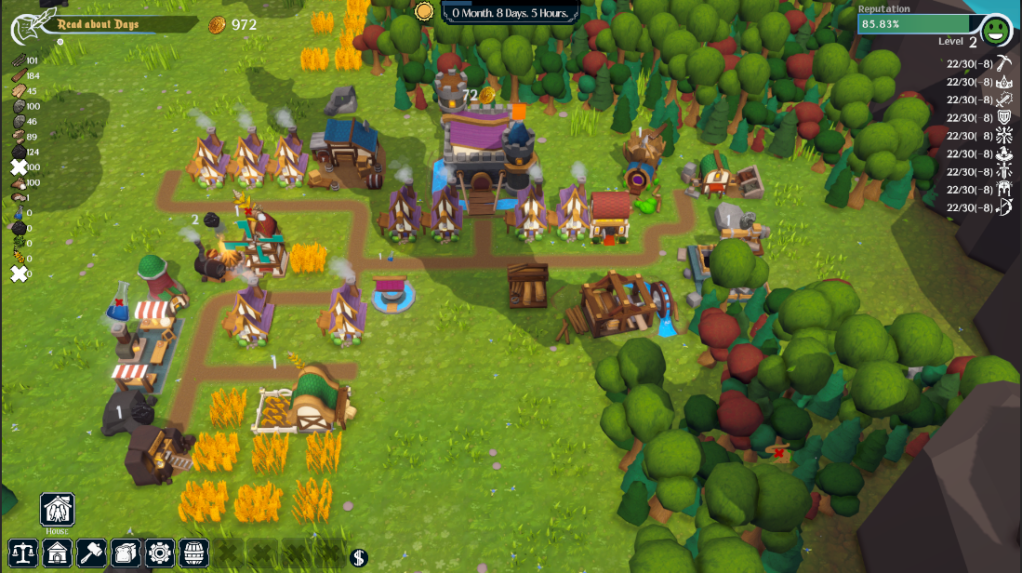Viewport: 1022px width, 573px height.
Task: Open the "Read about Days" quest entry
Action: click(x=98, y=24)
